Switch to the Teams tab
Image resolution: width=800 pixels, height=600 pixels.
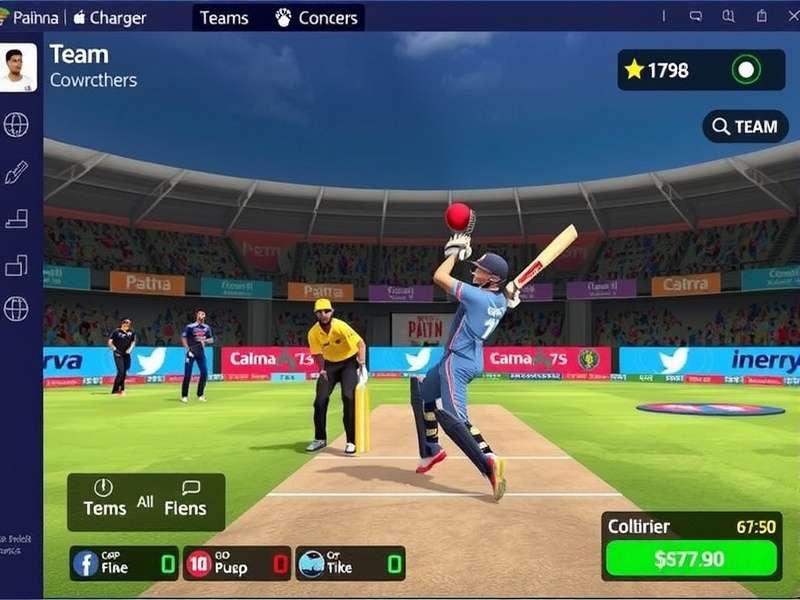pyautogui.click(x=225, y=18)
